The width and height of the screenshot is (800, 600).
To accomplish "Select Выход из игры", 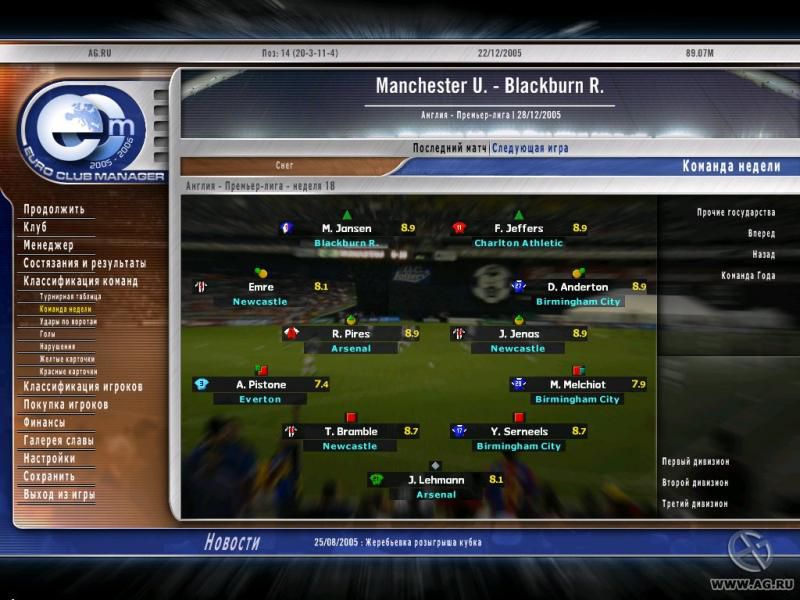I will [60, 495].
